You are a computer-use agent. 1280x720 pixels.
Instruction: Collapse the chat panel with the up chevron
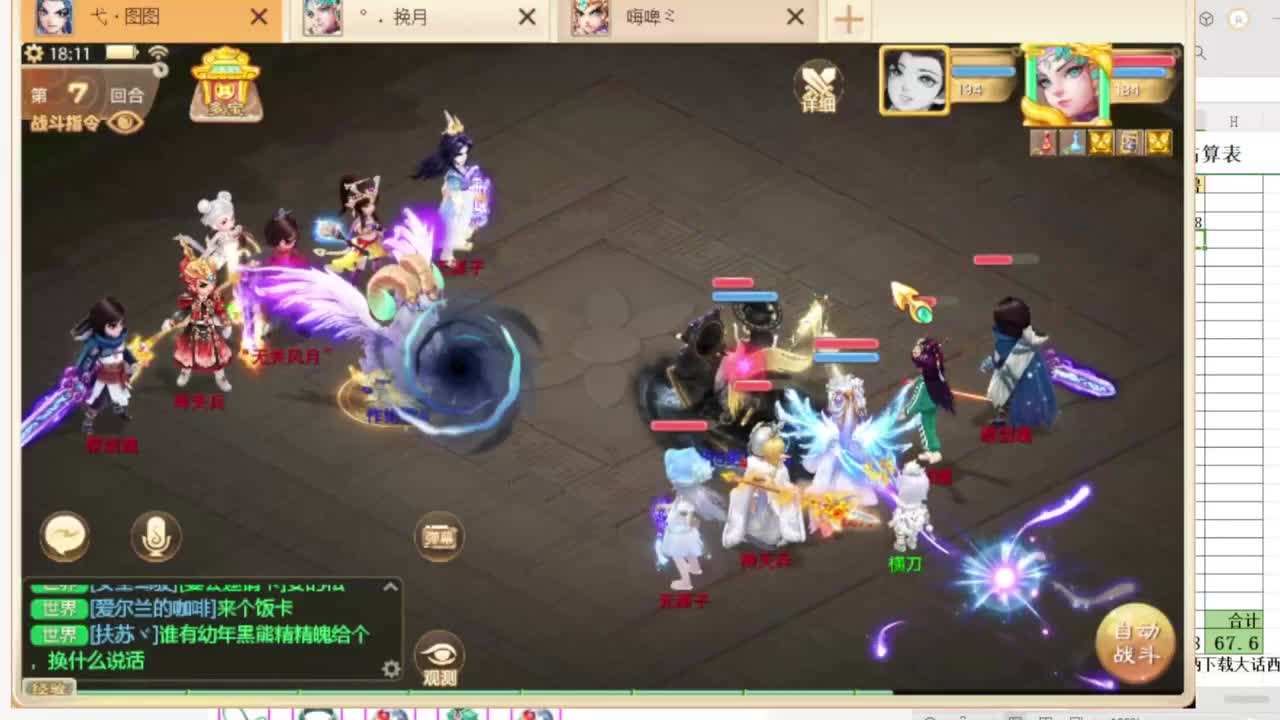tap(390, 587)
